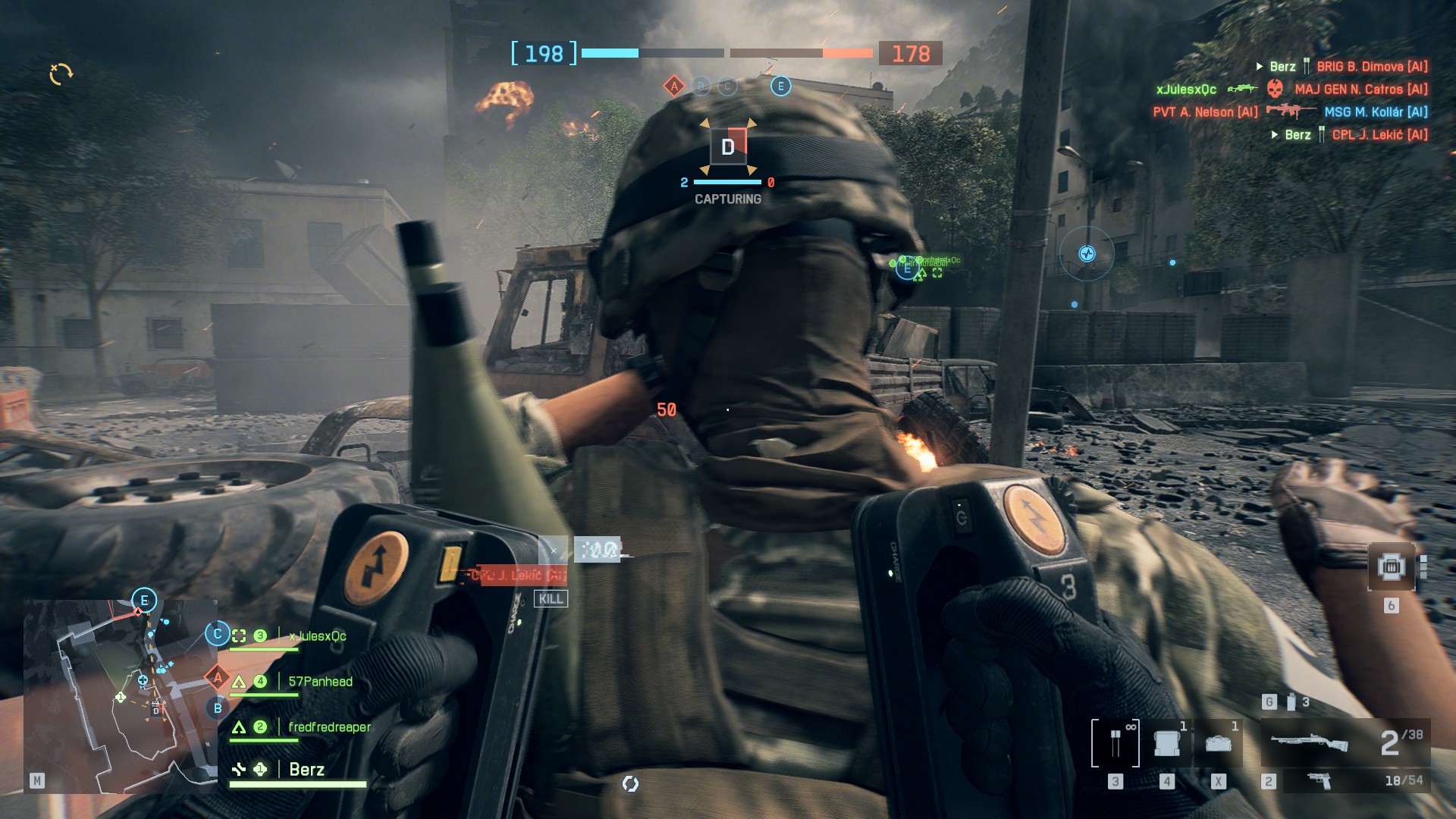Image resolution: width=1456 pixels, height=819 pixels.
Task: Click the objective D capturing marker
Action: click(728, 146)
